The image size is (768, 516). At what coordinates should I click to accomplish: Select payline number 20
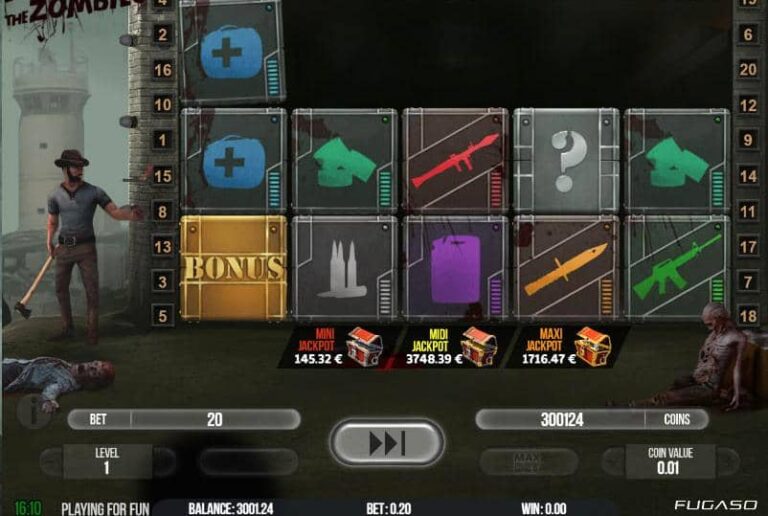click(747, 69)
